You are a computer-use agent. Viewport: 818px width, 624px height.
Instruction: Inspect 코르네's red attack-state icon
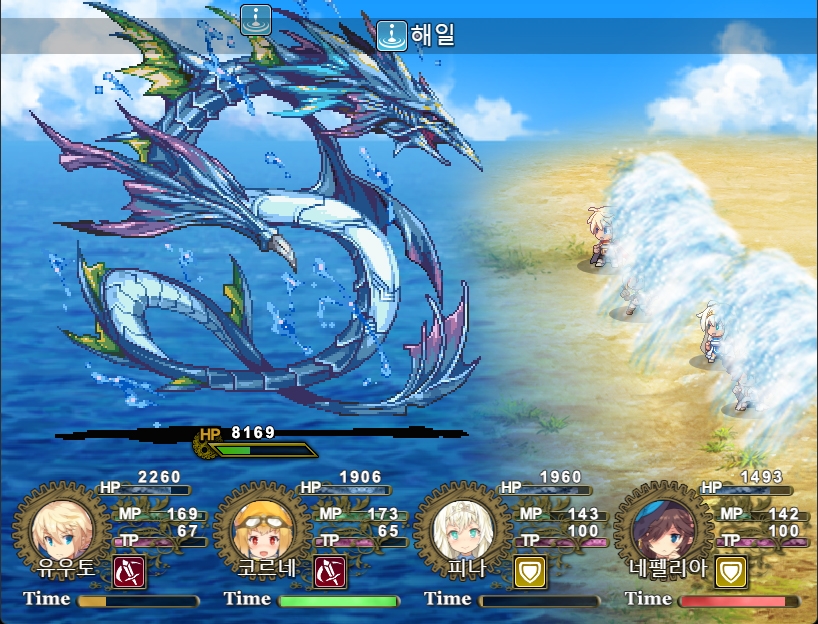point(330,571)
